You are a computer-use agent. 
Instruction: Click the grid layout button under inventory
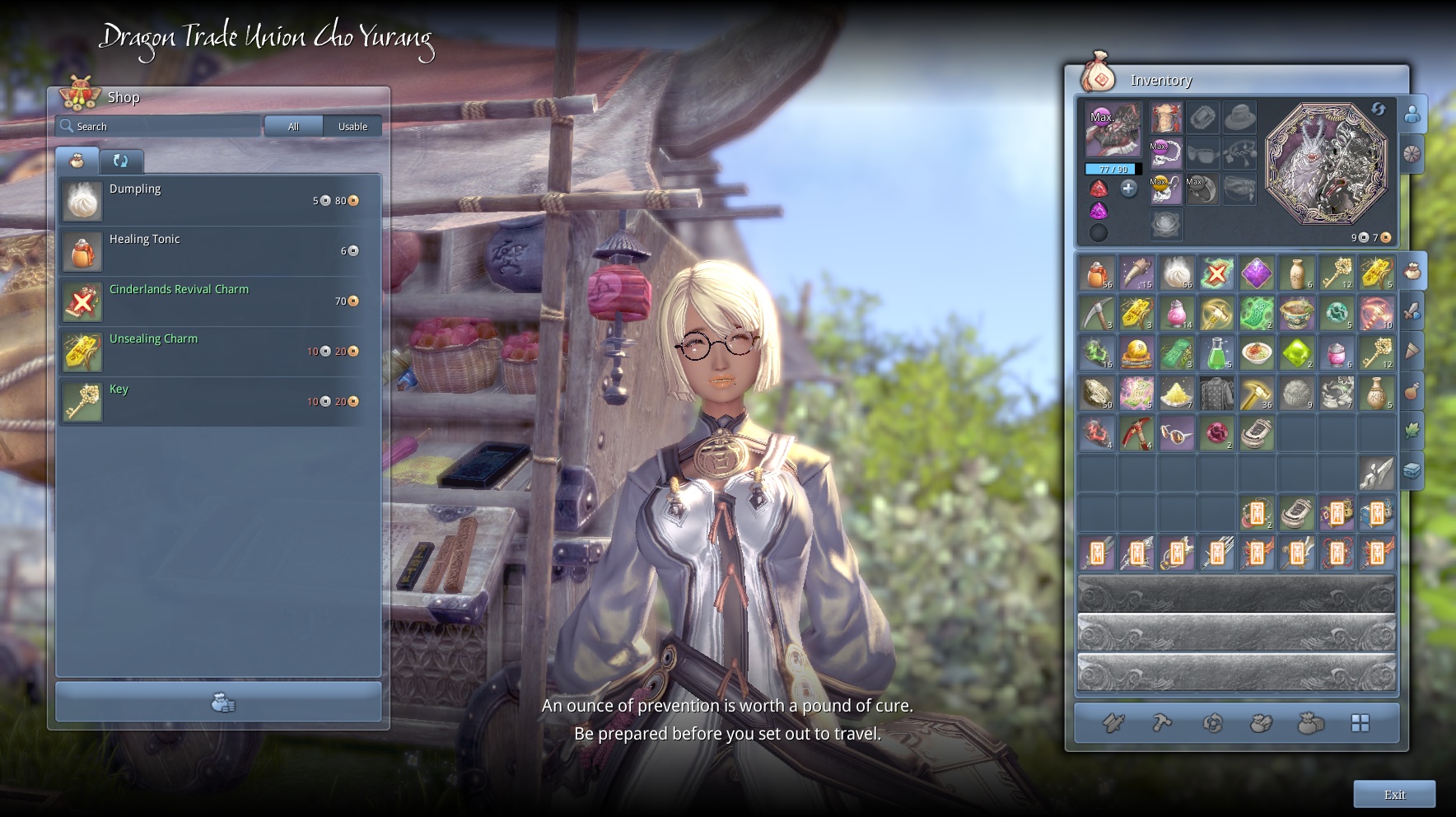[1360, 723]
